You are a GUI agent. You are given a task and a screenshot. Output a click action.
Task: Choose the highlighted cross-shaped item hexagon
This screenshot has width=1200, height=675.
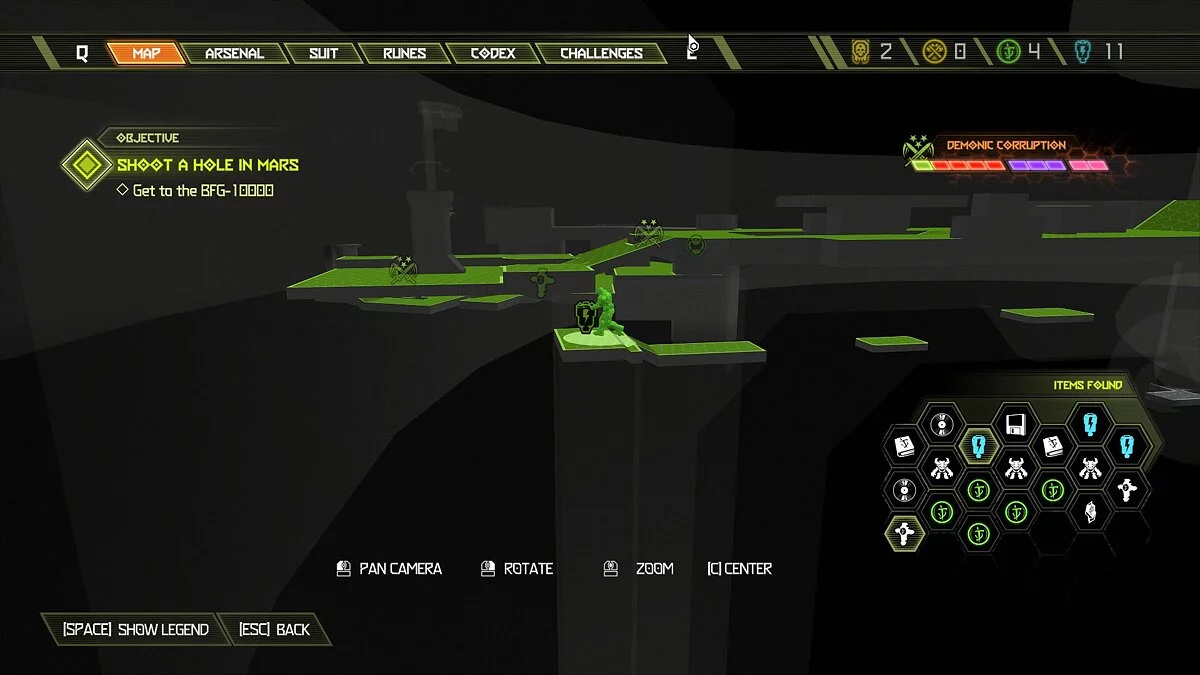(904, 531)
